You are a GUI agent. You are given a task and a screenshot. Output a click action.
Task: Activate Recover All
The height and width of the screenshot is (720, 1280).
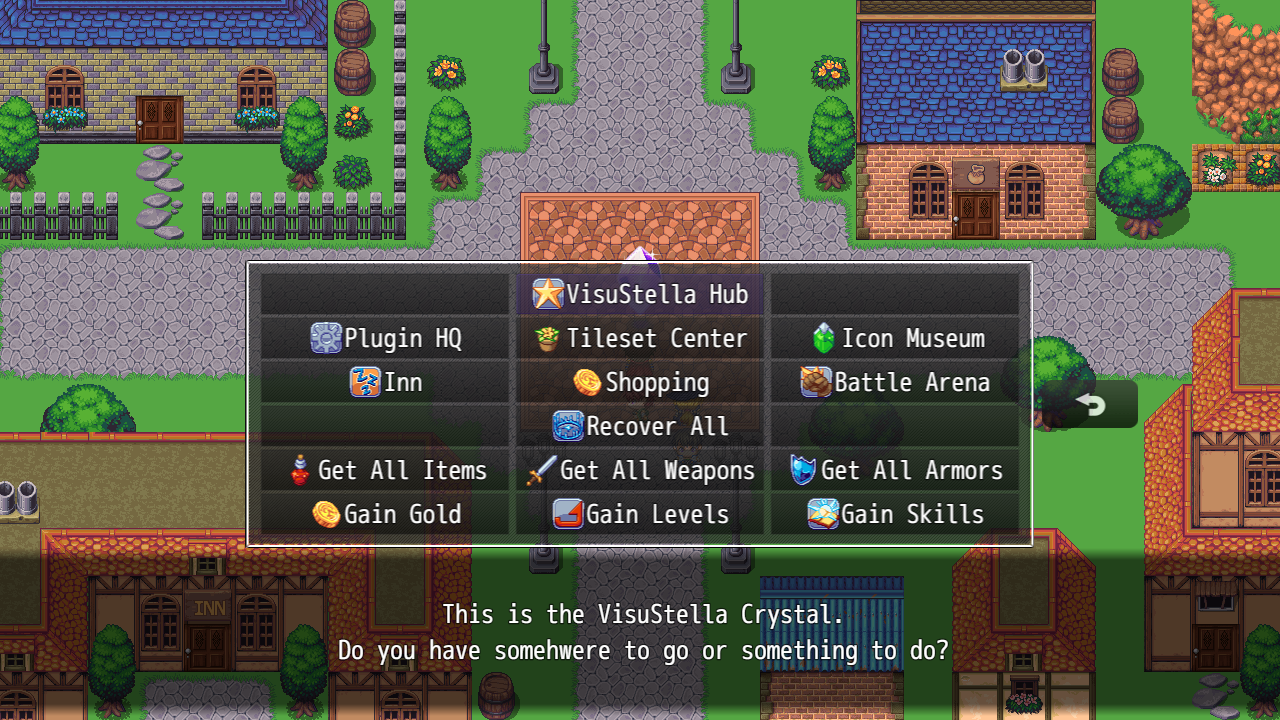coord(640,426)
